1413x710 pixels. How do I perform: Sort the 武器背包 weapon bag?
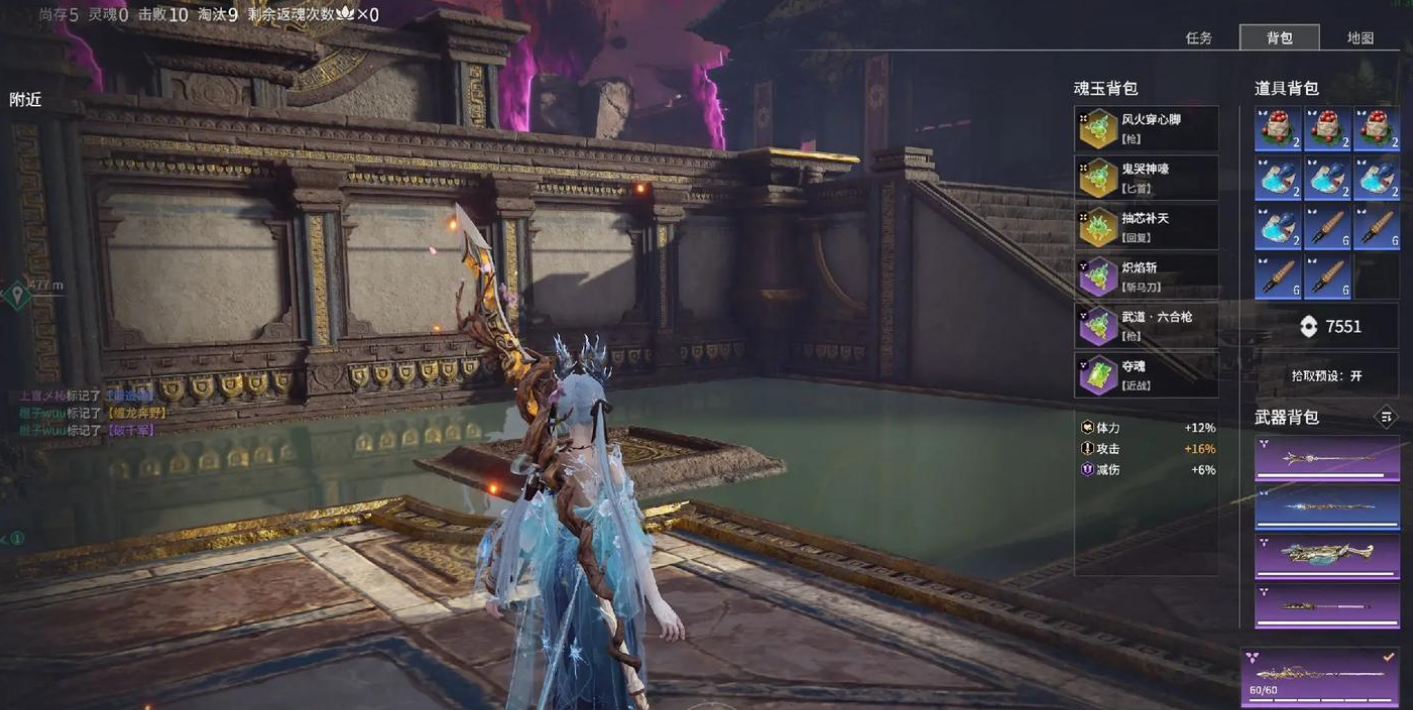pos(1385,417)
